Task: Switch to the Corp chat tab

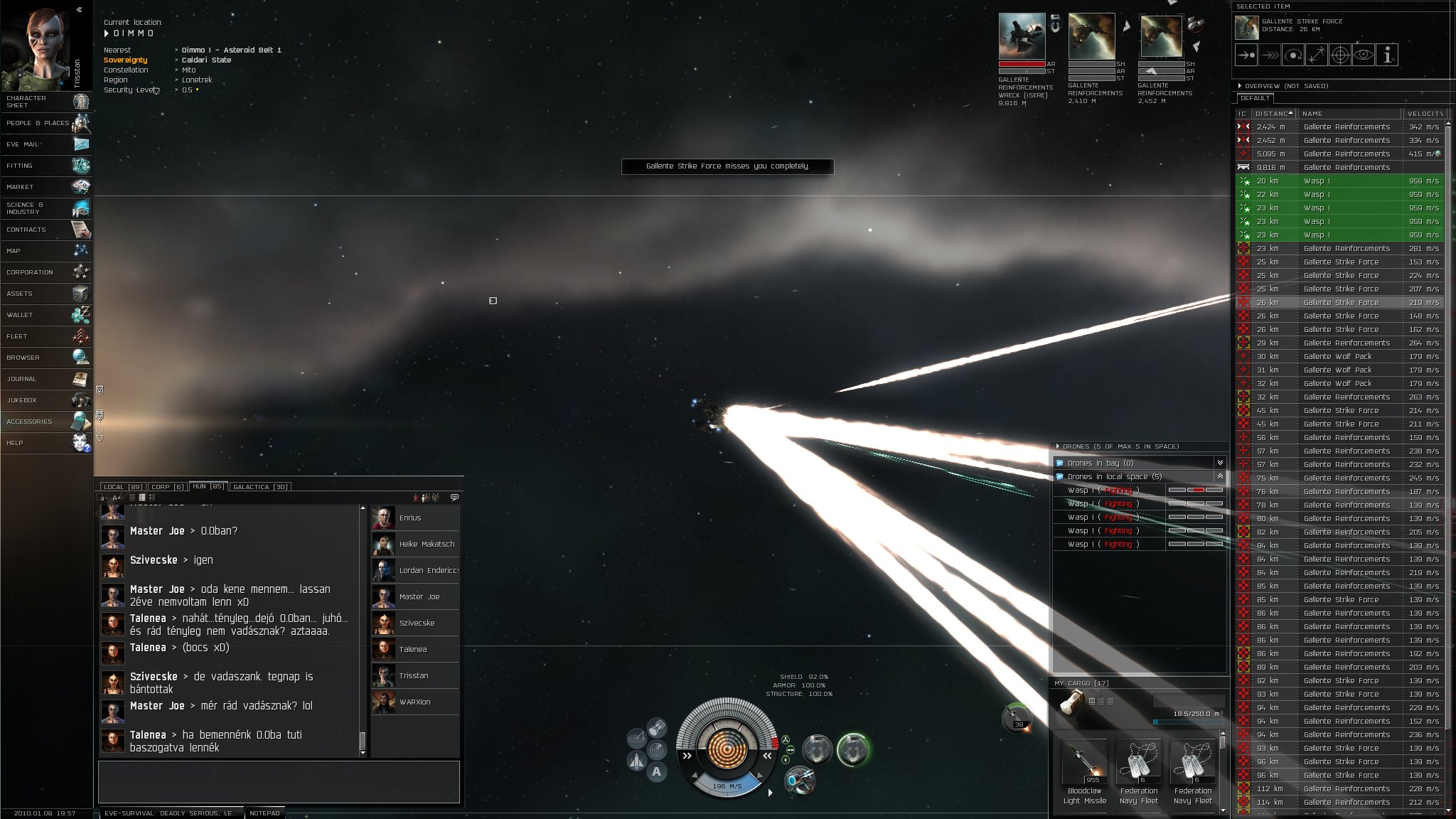Action: tap(168, 487)
